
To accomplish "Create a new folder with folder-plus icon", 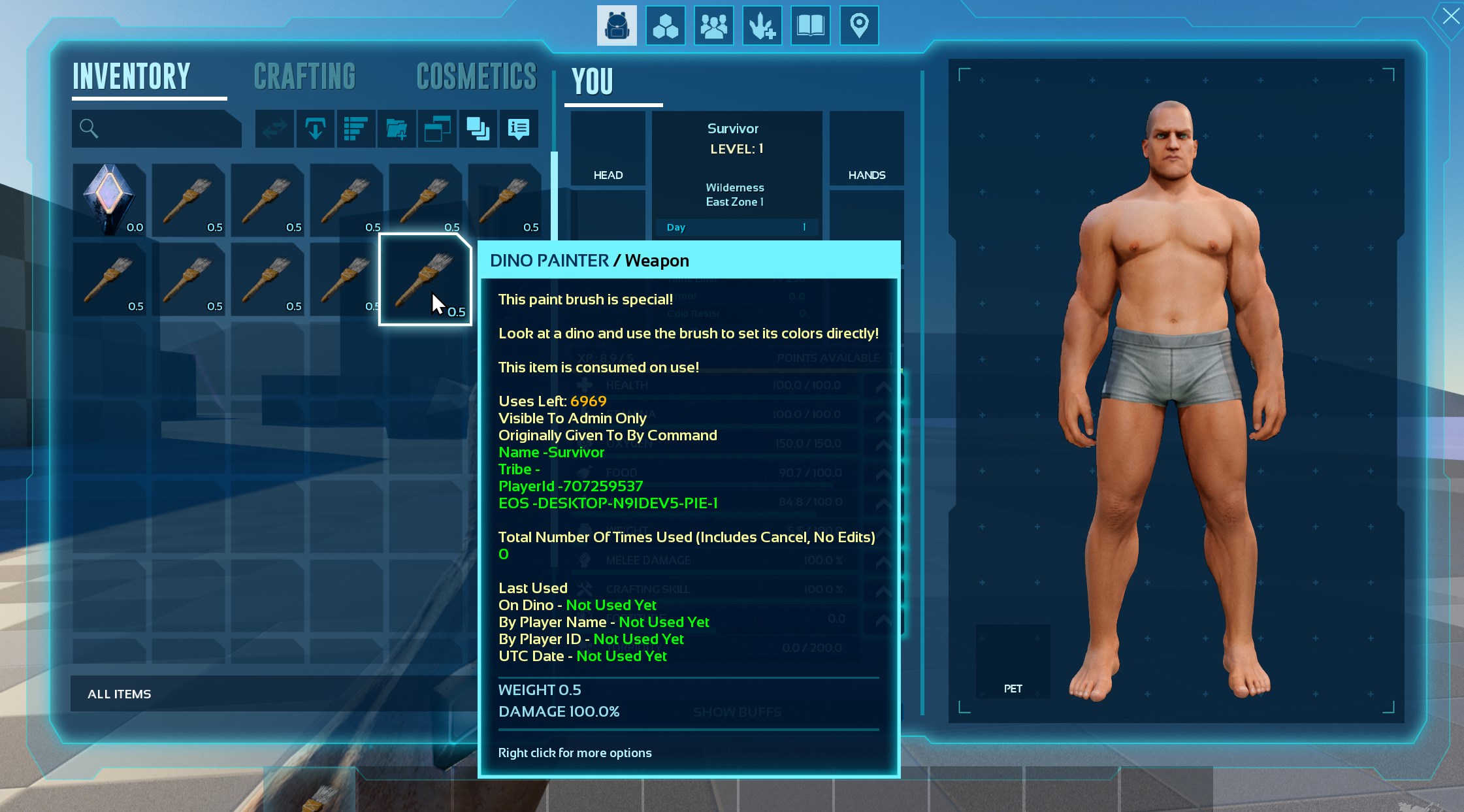I will (x=397, y=129).
